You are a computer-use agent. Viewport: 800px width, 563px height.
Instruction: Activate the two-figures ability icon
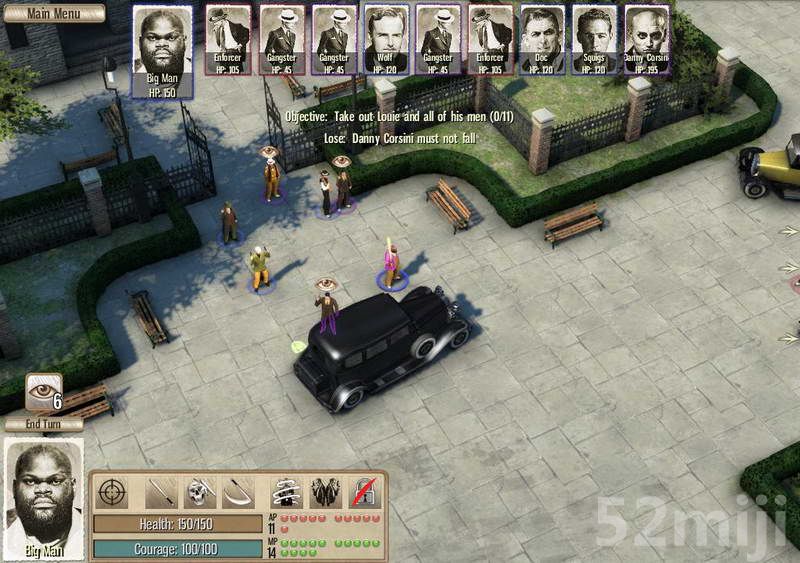(326, 492)
